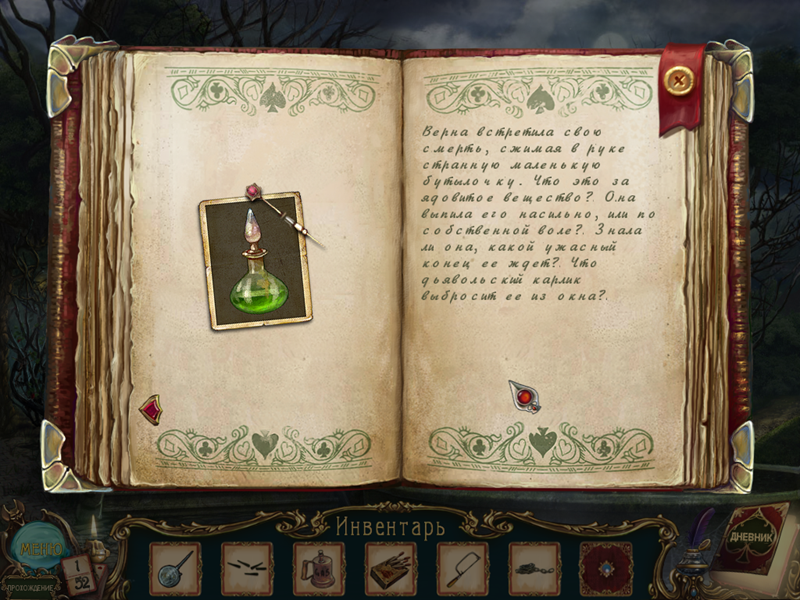Turn to previous page with left red gem
Image resolution: width=800 pixels, height=600 pixels.
(150, 408)
